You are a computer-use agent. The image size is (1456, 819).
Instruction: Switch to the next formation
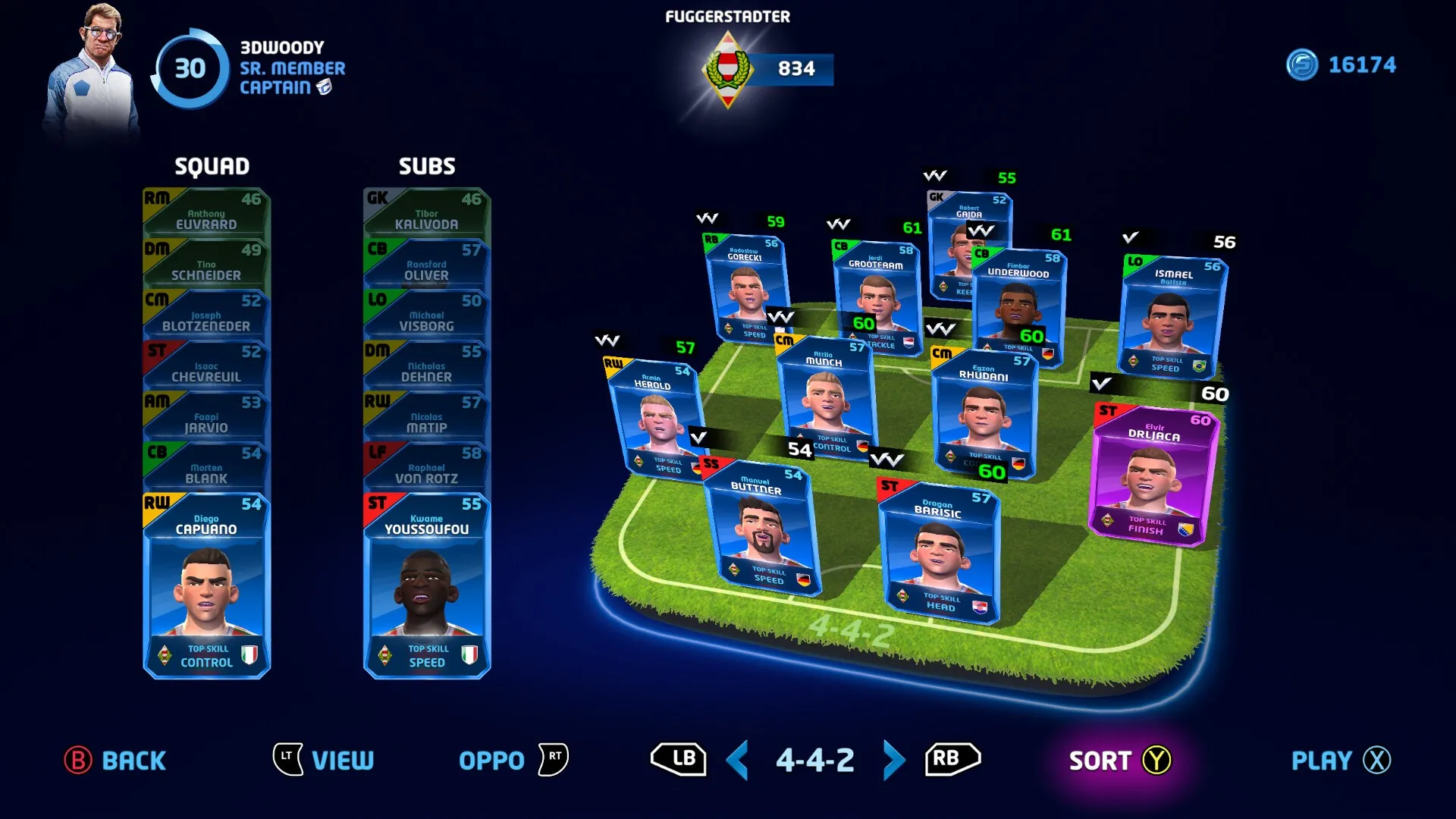[x=894, y=760]
